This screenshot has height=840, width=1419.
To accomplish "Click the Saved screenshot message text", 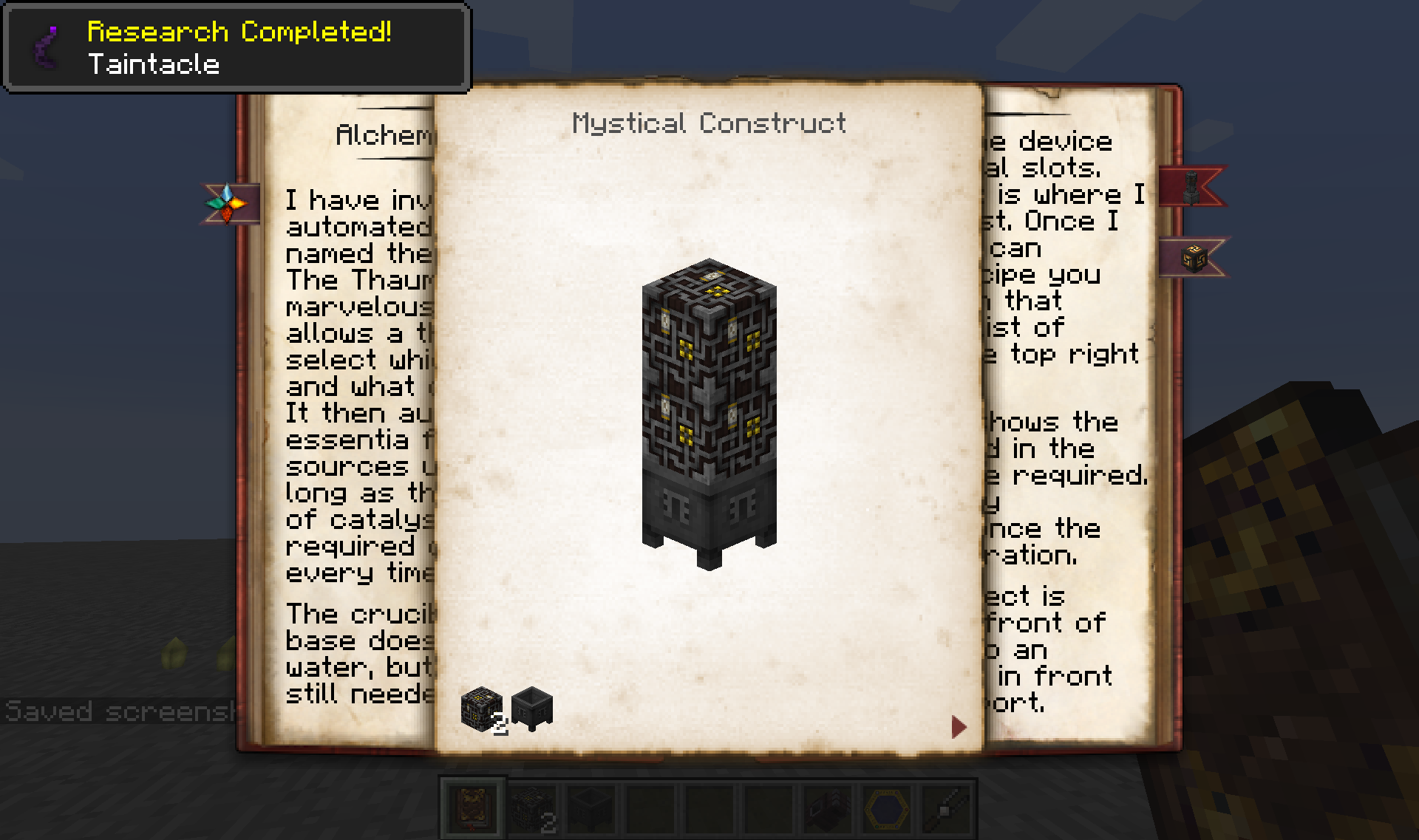I will [x=118, y=710].
